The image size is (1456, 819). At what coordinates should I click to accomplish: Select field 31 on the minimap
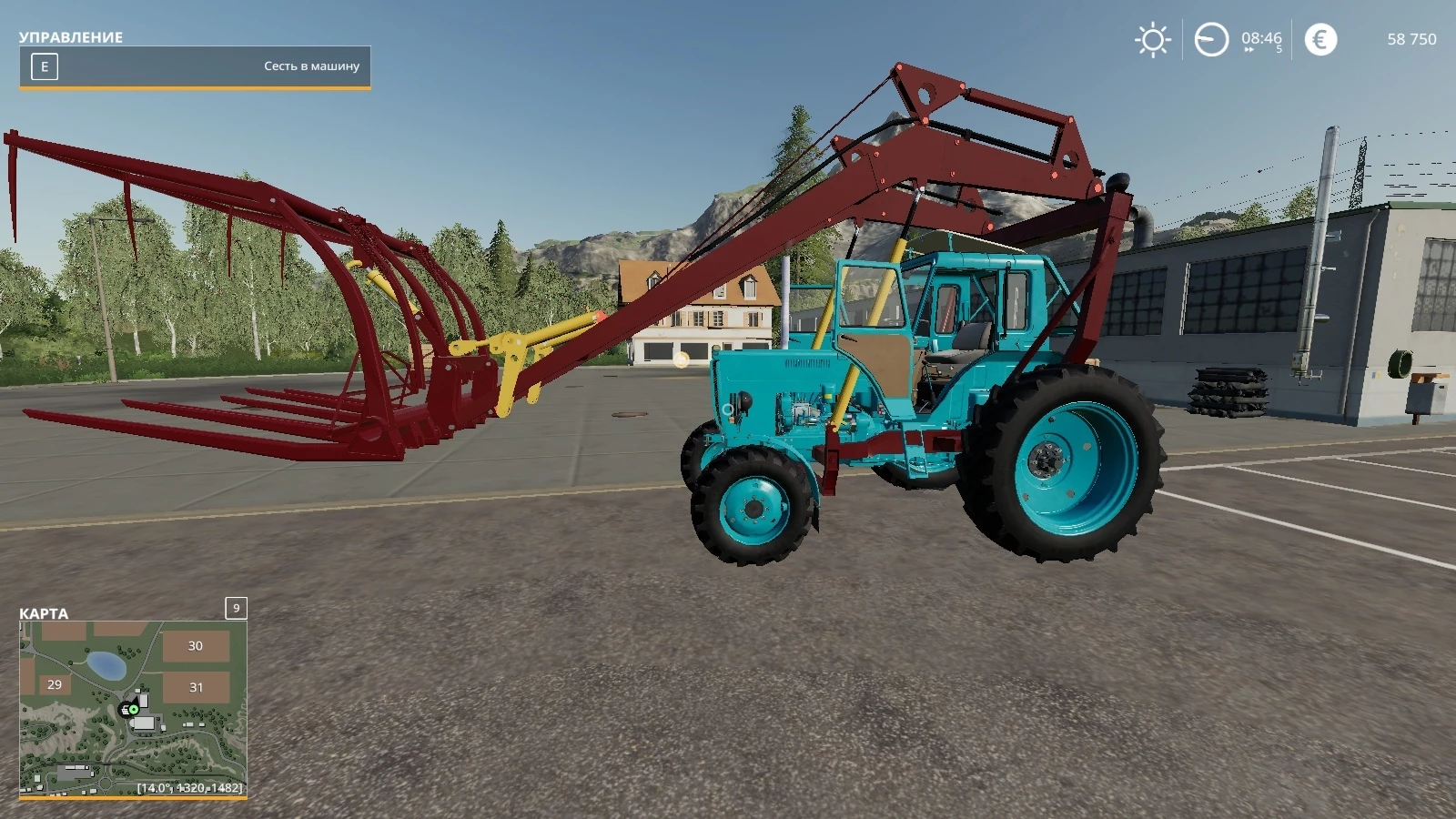(x=197, y=687)
